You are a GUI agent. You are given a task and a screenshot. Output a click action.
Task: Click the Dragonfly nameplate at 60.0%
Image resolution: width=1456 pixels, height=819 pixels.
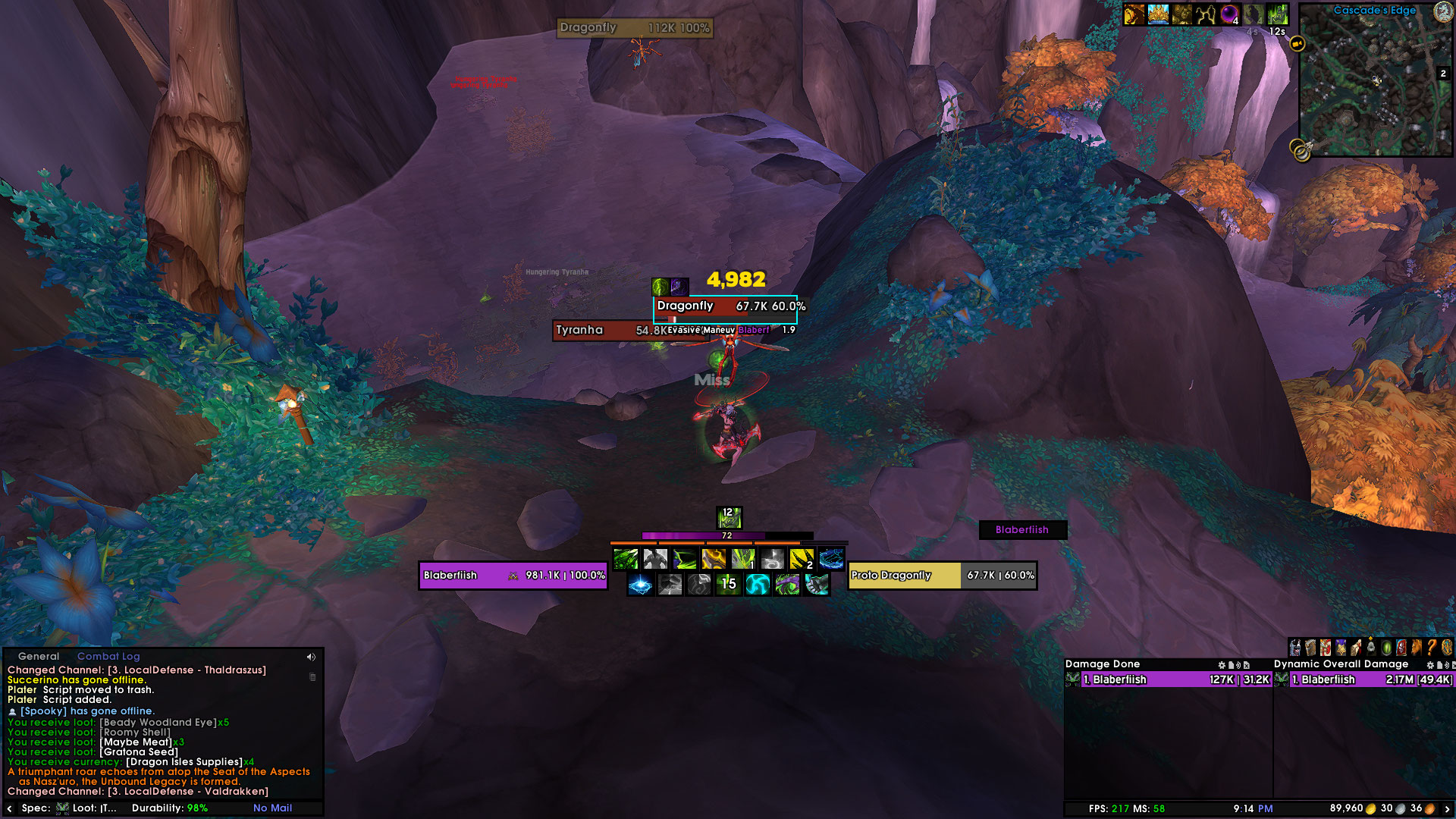point(725,306)
